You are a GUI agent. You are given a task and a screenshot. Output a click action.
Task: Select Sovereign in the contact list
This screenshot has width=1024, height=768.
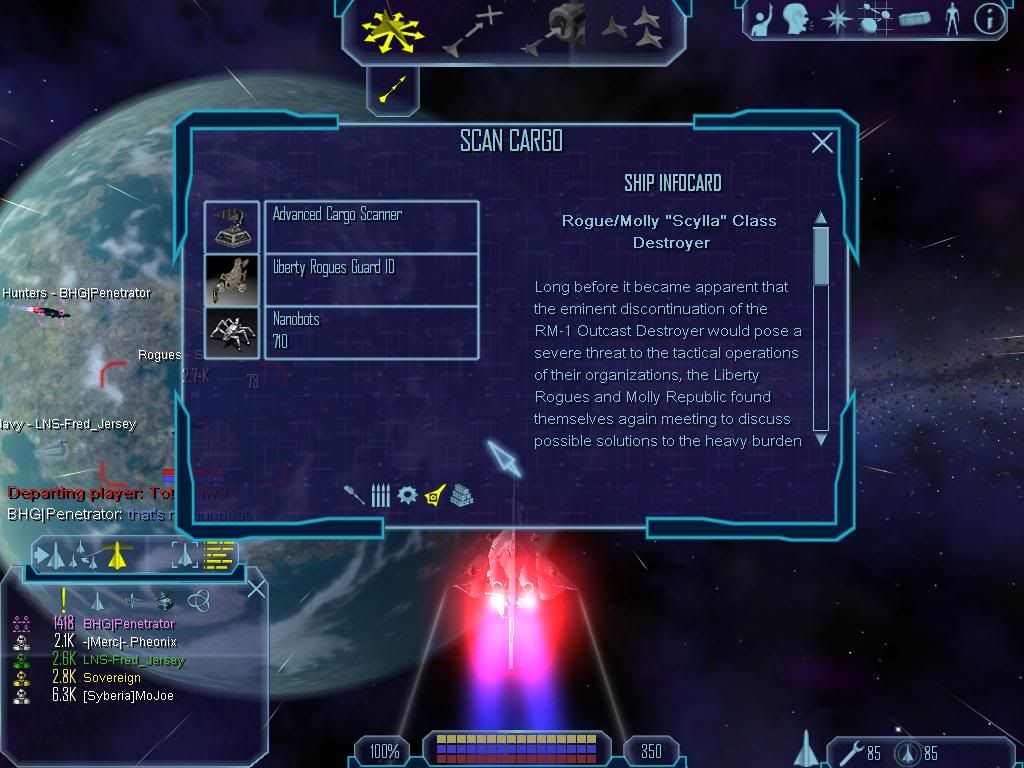pos(111,678)
